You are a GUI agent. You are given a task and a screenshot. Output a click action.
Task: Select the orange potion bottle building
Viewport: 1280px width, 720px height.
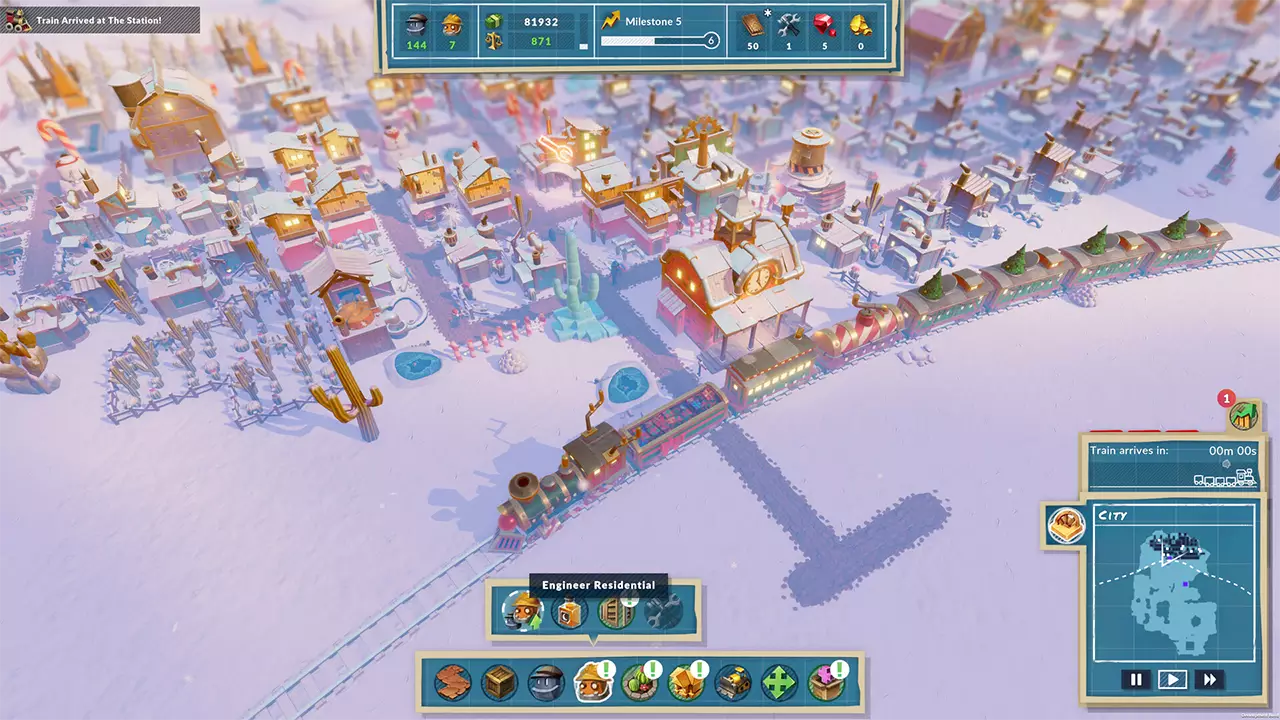coord(569,612)
